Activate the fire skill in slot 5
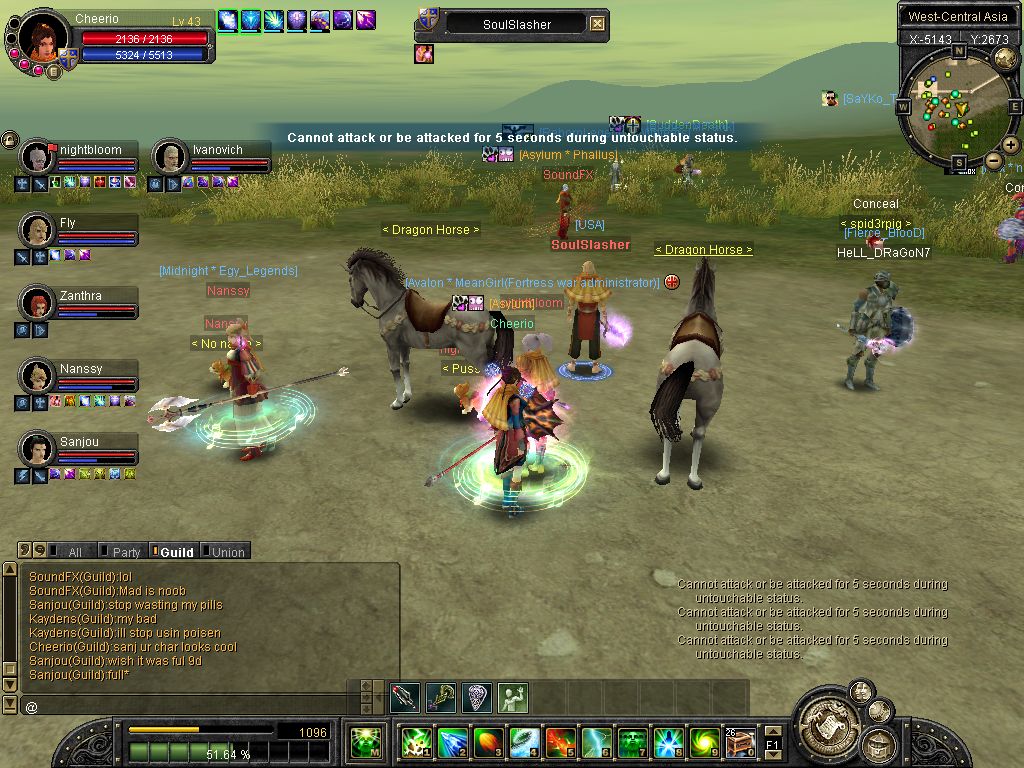This screenshot has height=768, width=1024. (560, 743)
